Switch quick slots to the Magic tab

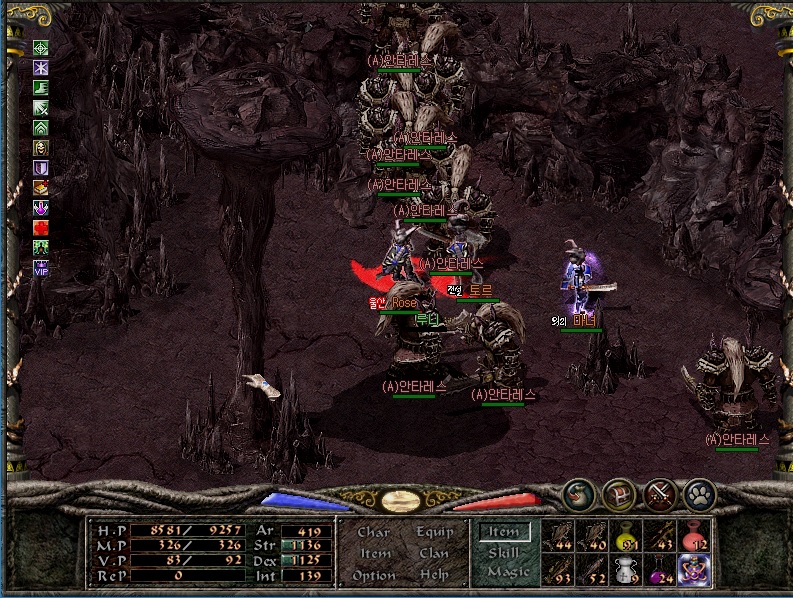click(507, 572)
